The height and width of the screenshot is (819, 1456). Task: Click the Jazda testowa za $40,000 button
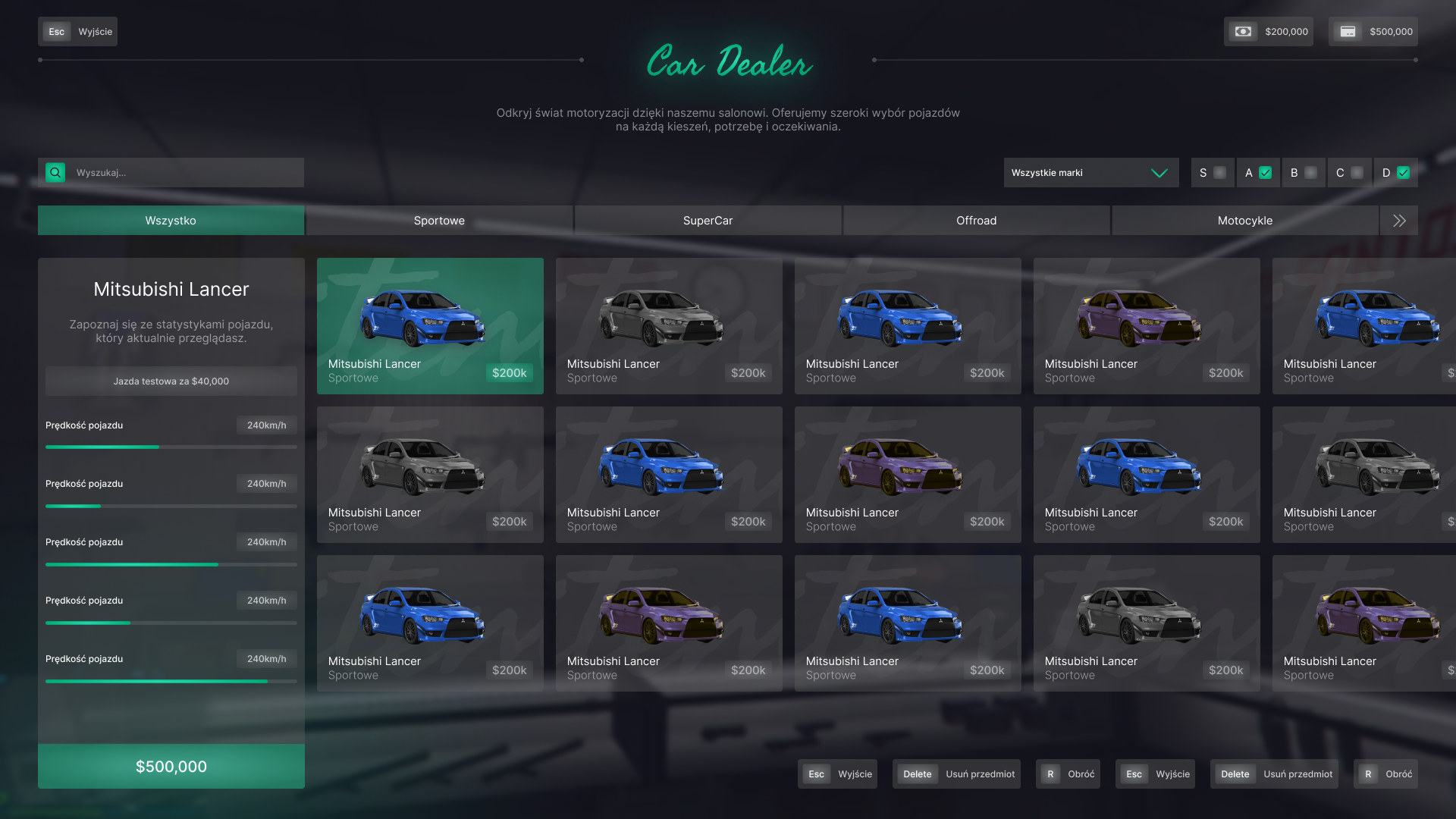tap(171, 381)
